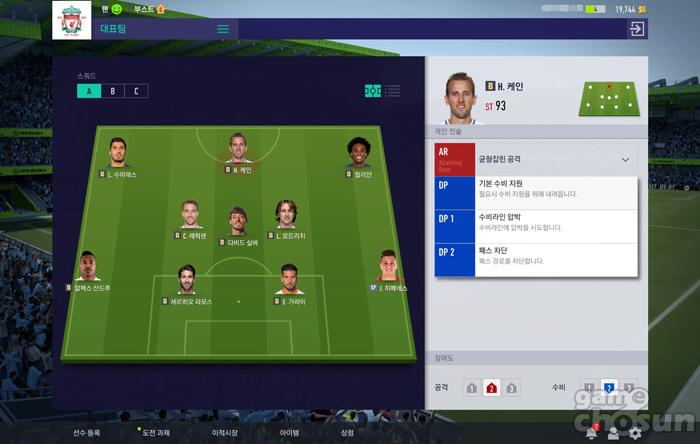Viewport: 700px width, 444px height.
Task: Choose DP 2 패스 차단 option
Action: (537, 257)
